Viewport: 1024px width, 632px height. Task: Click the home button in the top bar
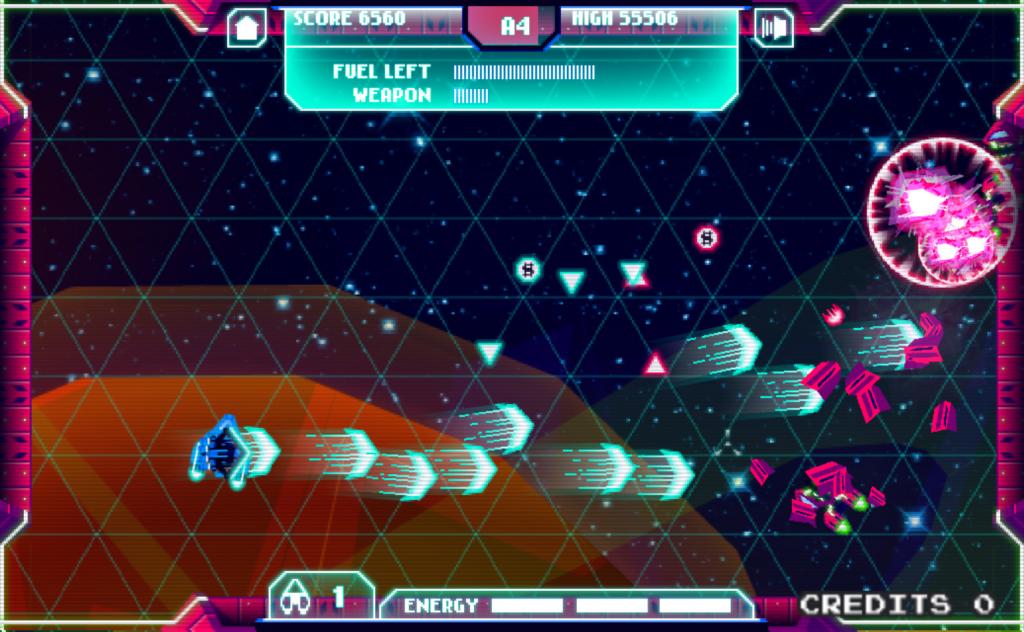pos(246,27)
